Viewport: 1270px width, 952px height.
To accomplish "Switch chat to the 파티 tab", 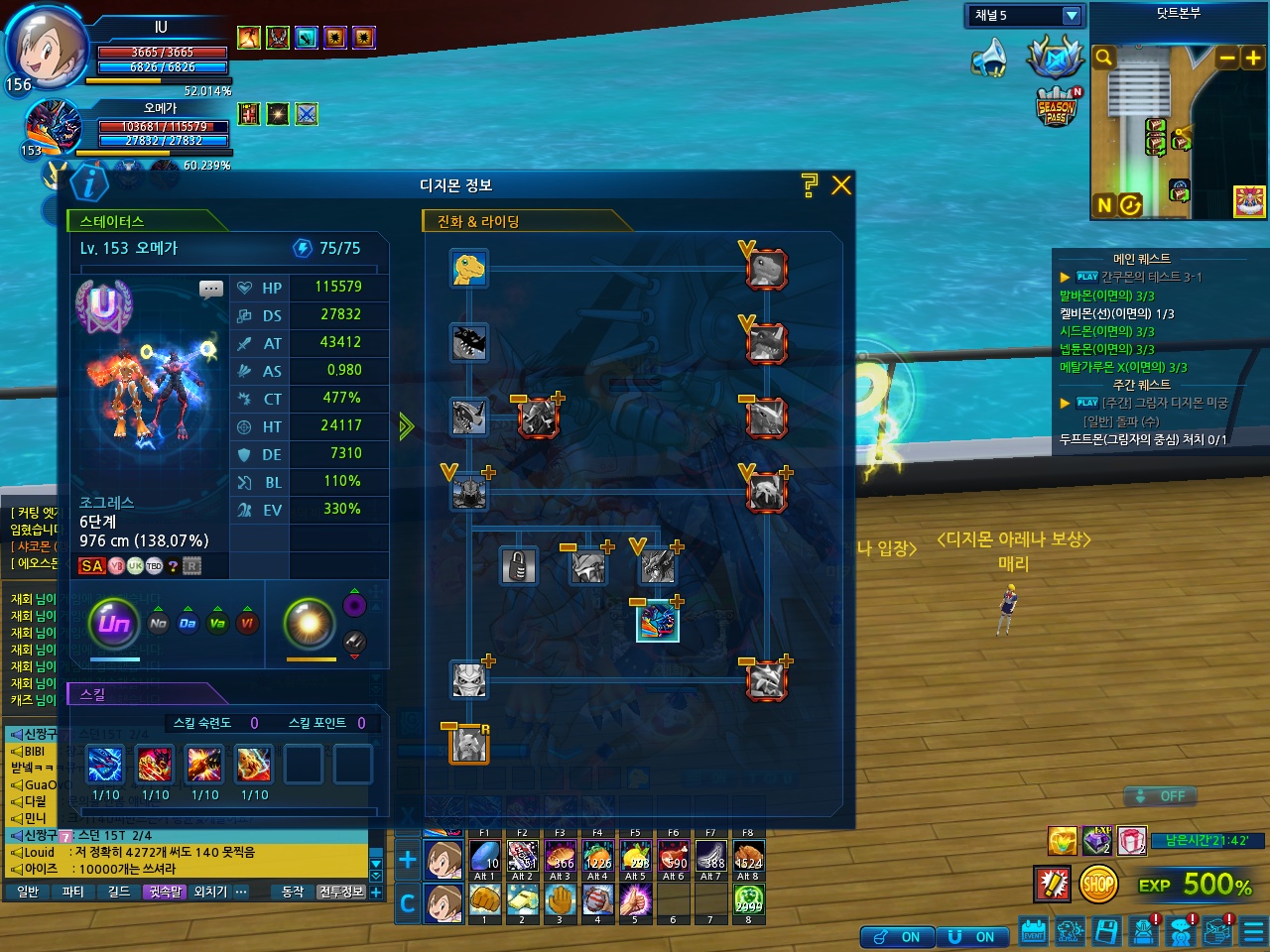I will pyautogui.click(x=73, y=892).
